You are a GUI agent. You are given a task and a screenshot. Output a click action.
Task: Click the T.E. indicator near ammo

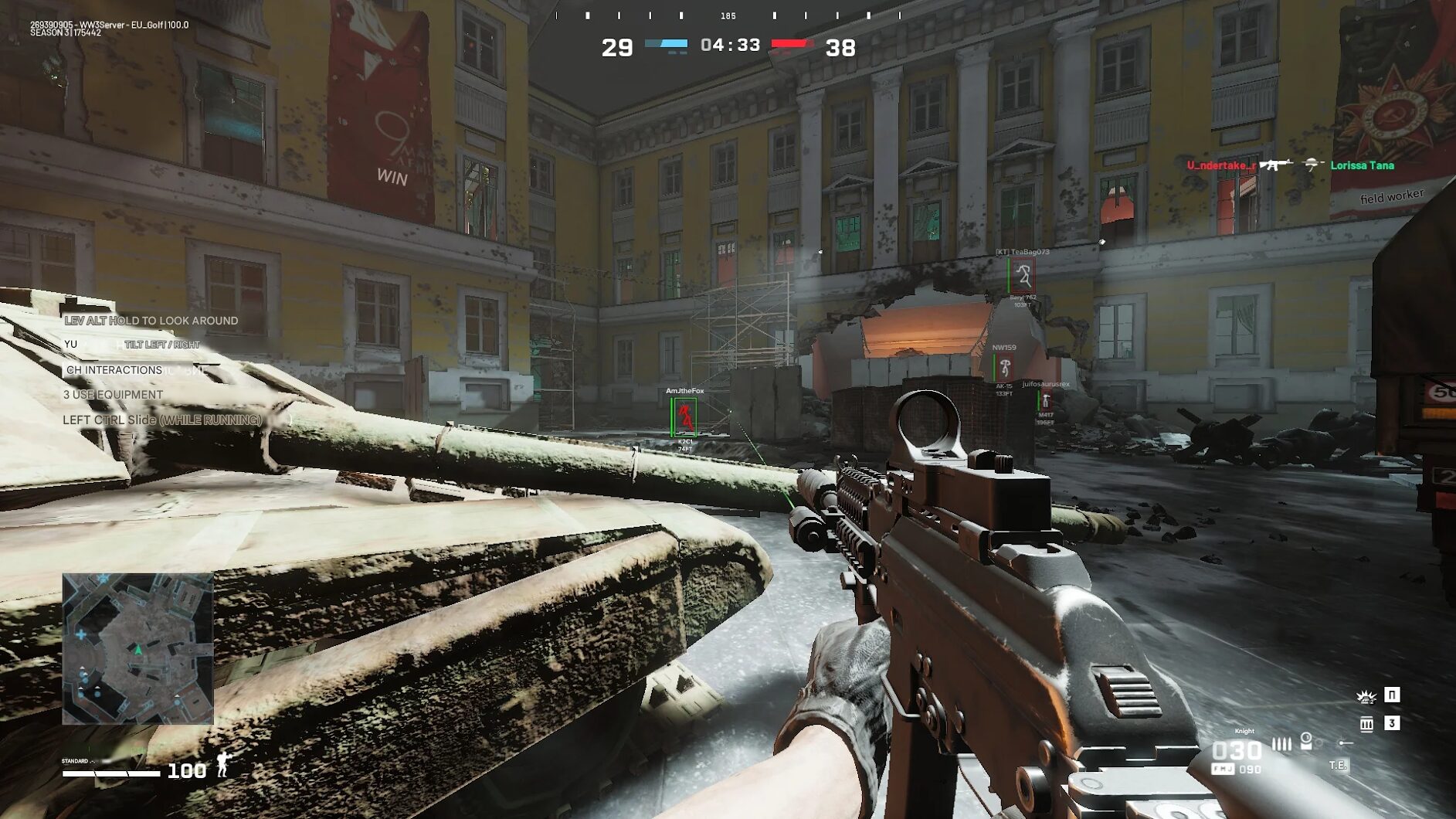1338,765
